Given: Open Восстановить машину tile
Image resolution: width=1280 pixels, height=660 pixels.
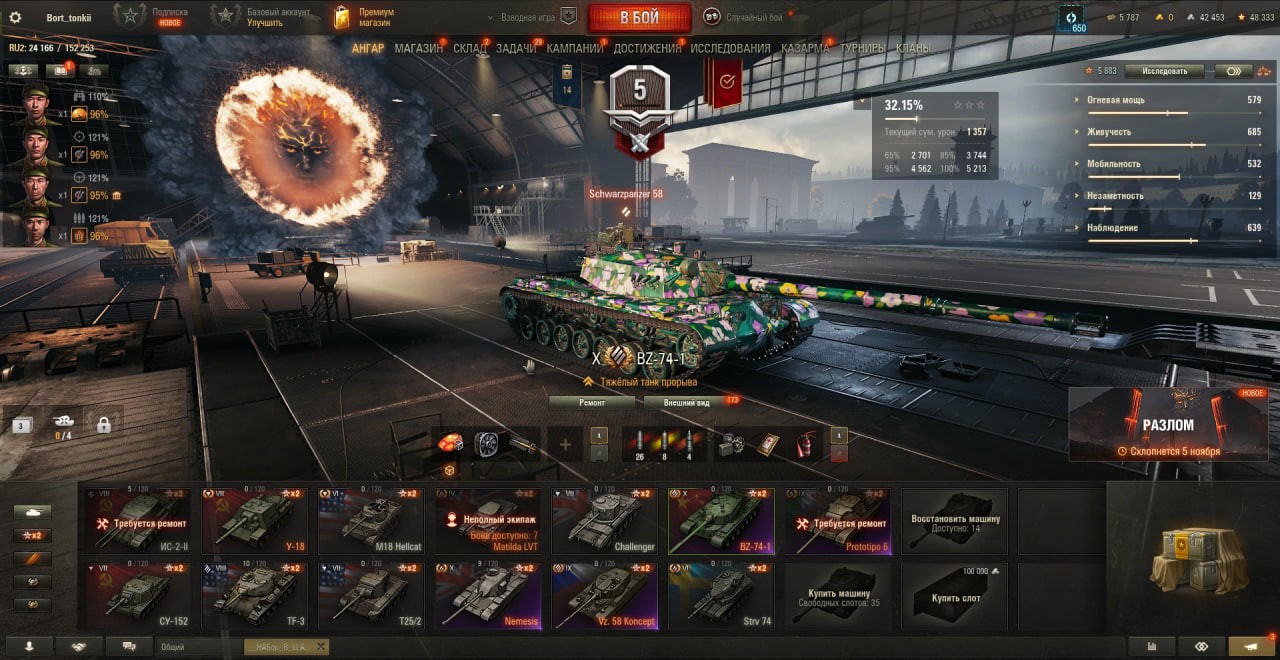Looking at the screenshot, I should 955,520.
